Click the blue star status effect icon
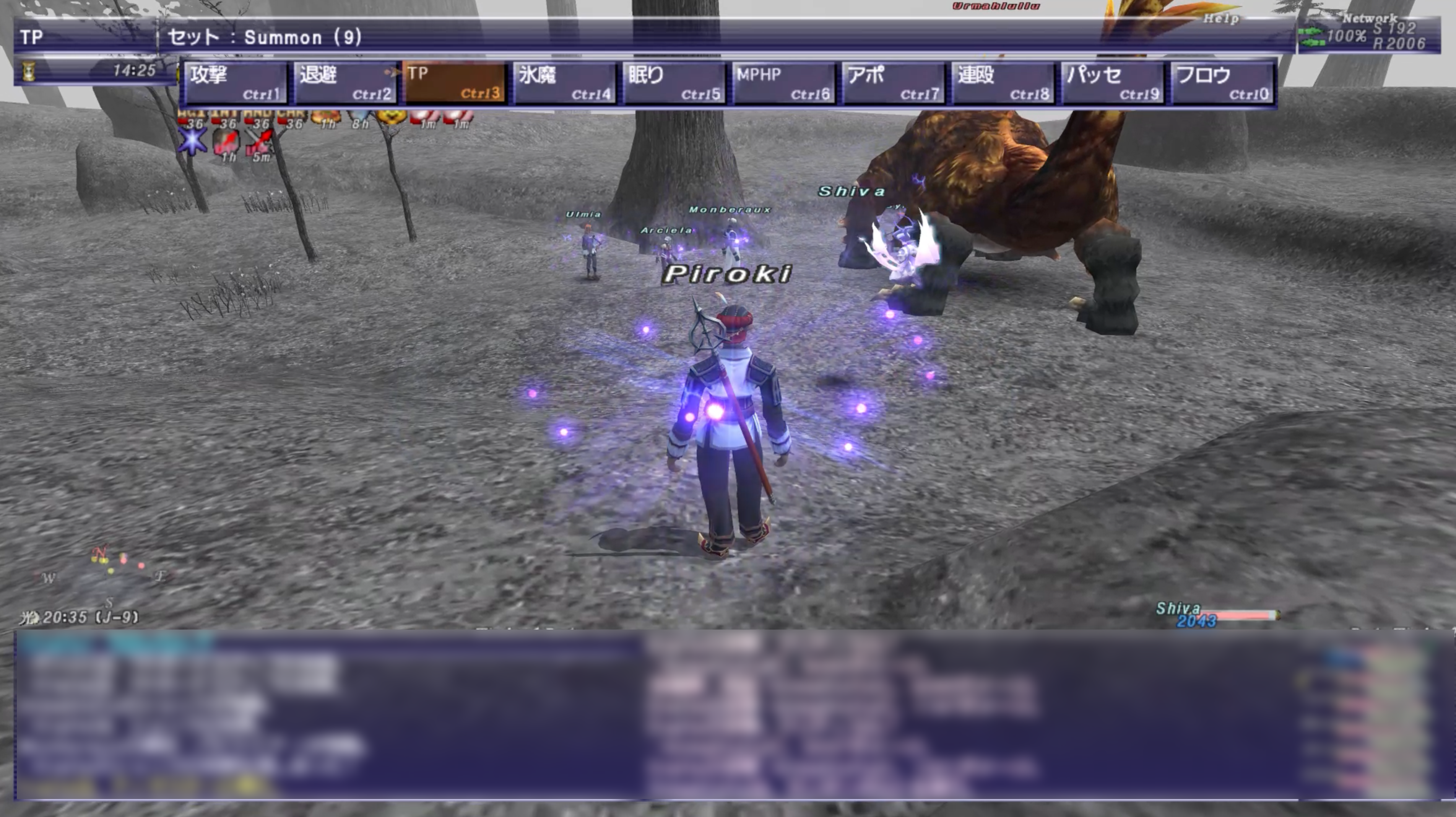1456x817 pixels. (x=192, y=142)
